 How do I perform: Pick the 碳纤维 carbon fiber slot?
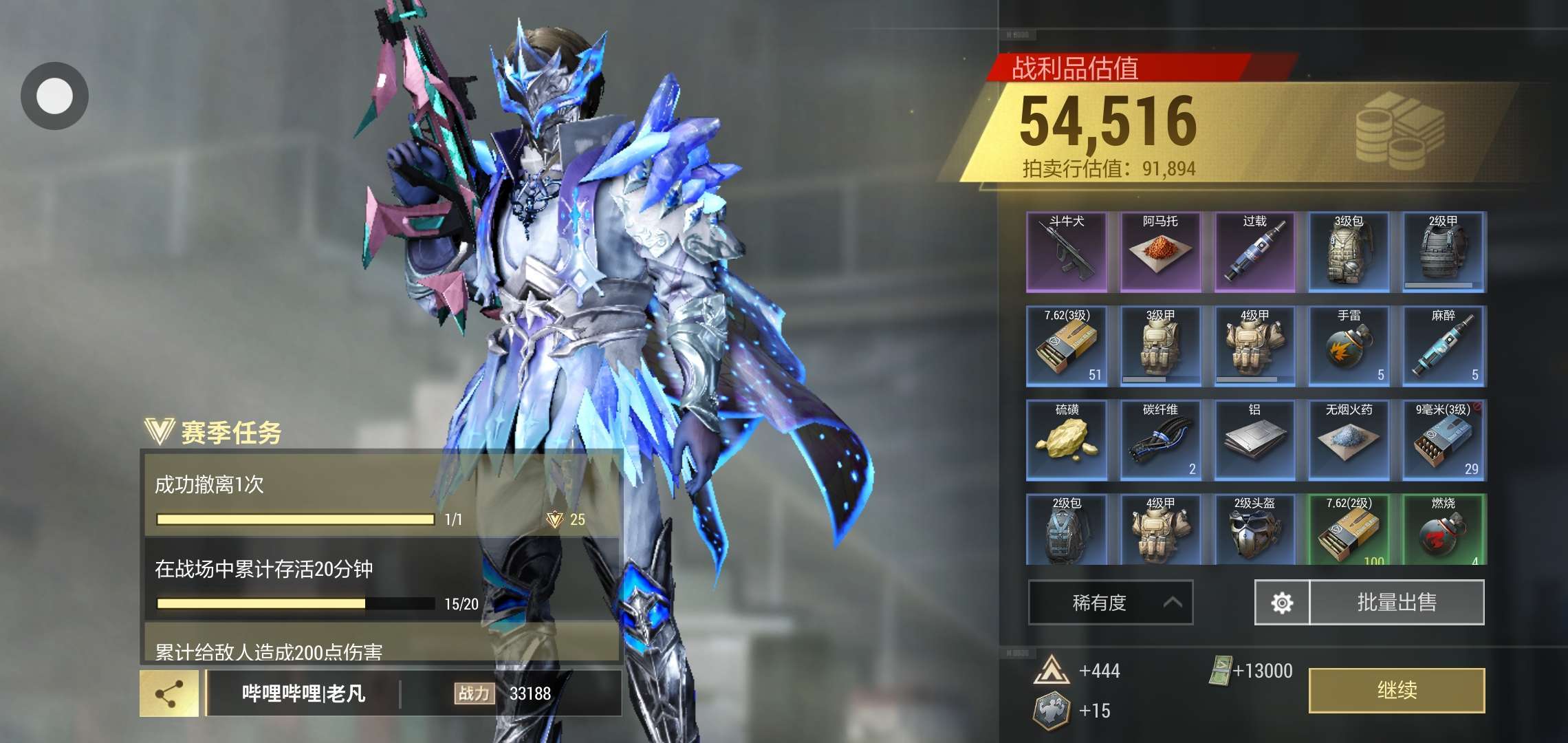coord(1161,440)
